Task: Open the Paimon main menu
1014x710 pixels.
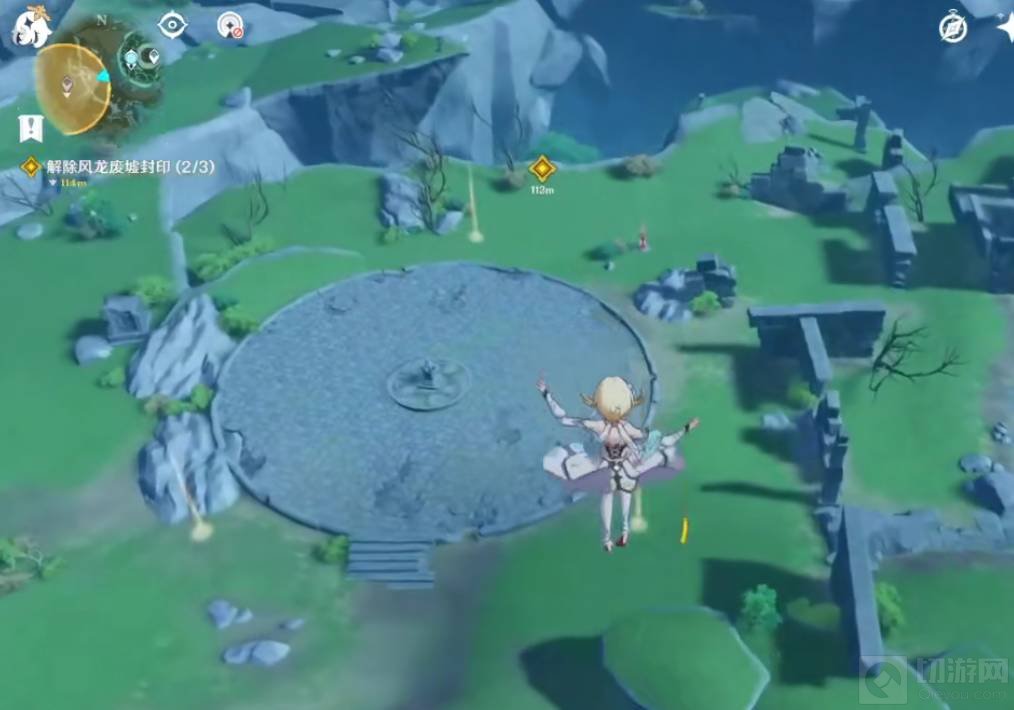Action: point(30,26)
